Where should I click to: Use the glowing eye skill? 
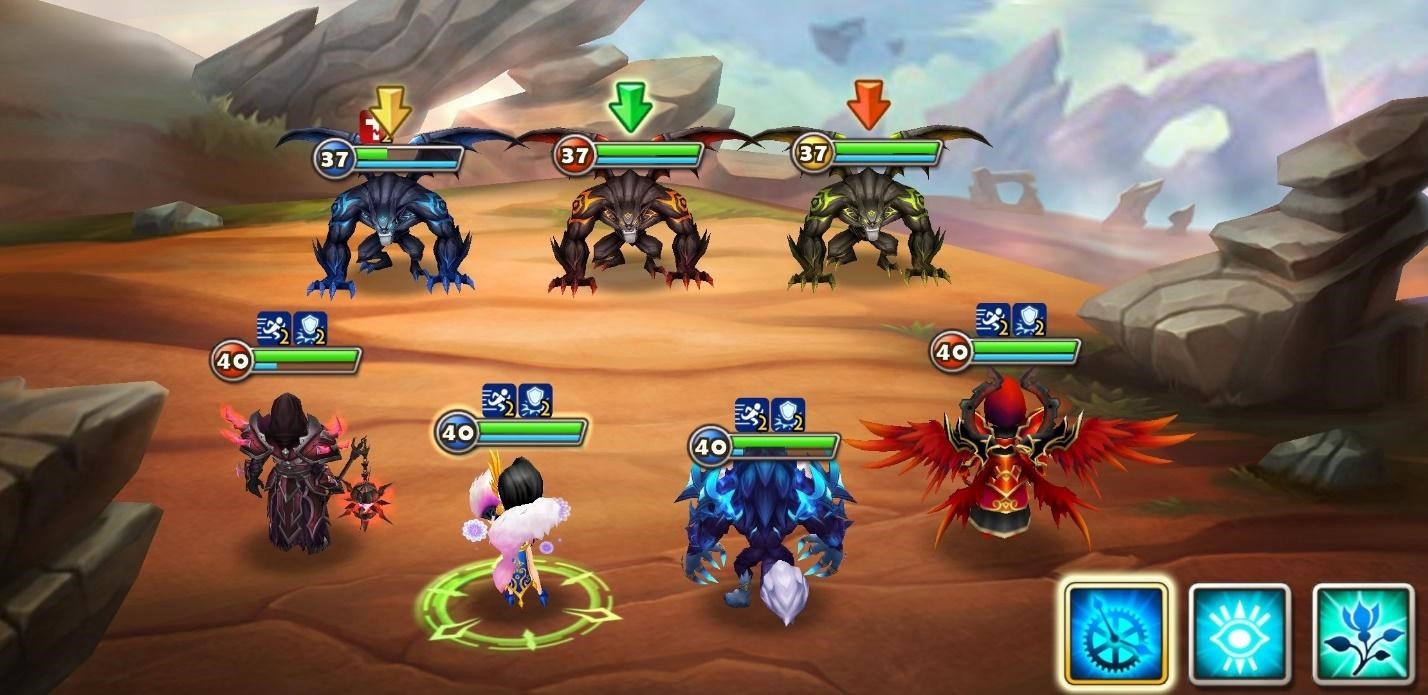(x=1240, y=634)
